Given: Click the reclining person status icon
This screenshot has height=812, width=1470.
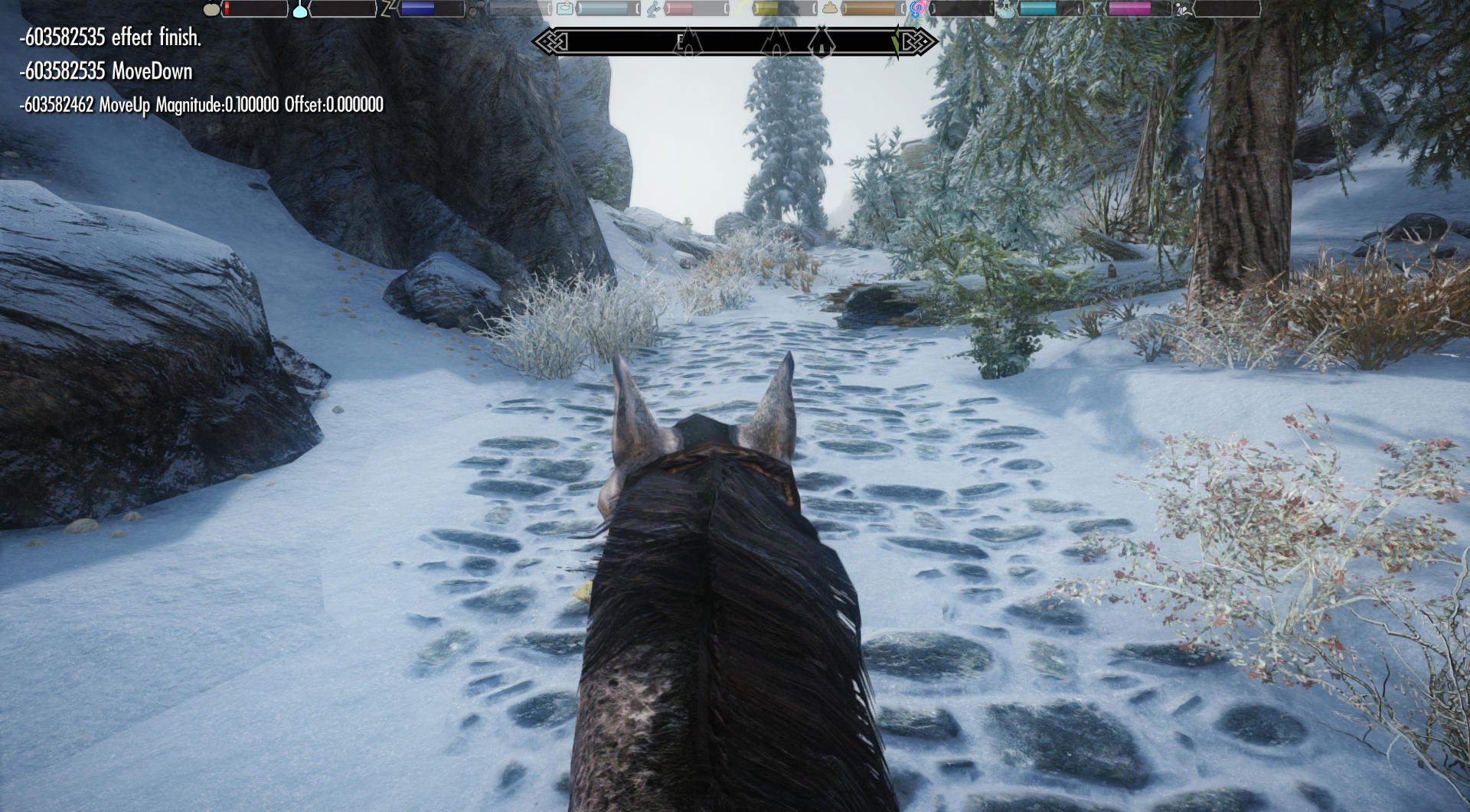Looking at the screenshot, I should tap(1184, 9).
